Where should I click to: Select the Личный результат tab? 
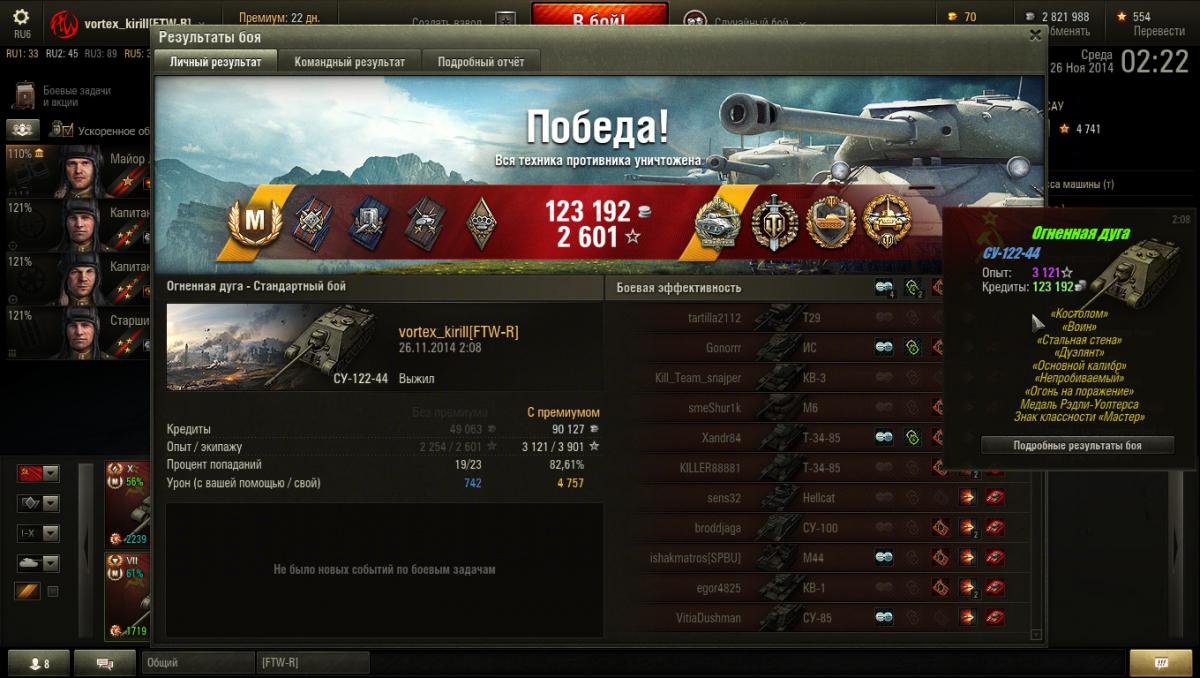coord(215,62)
